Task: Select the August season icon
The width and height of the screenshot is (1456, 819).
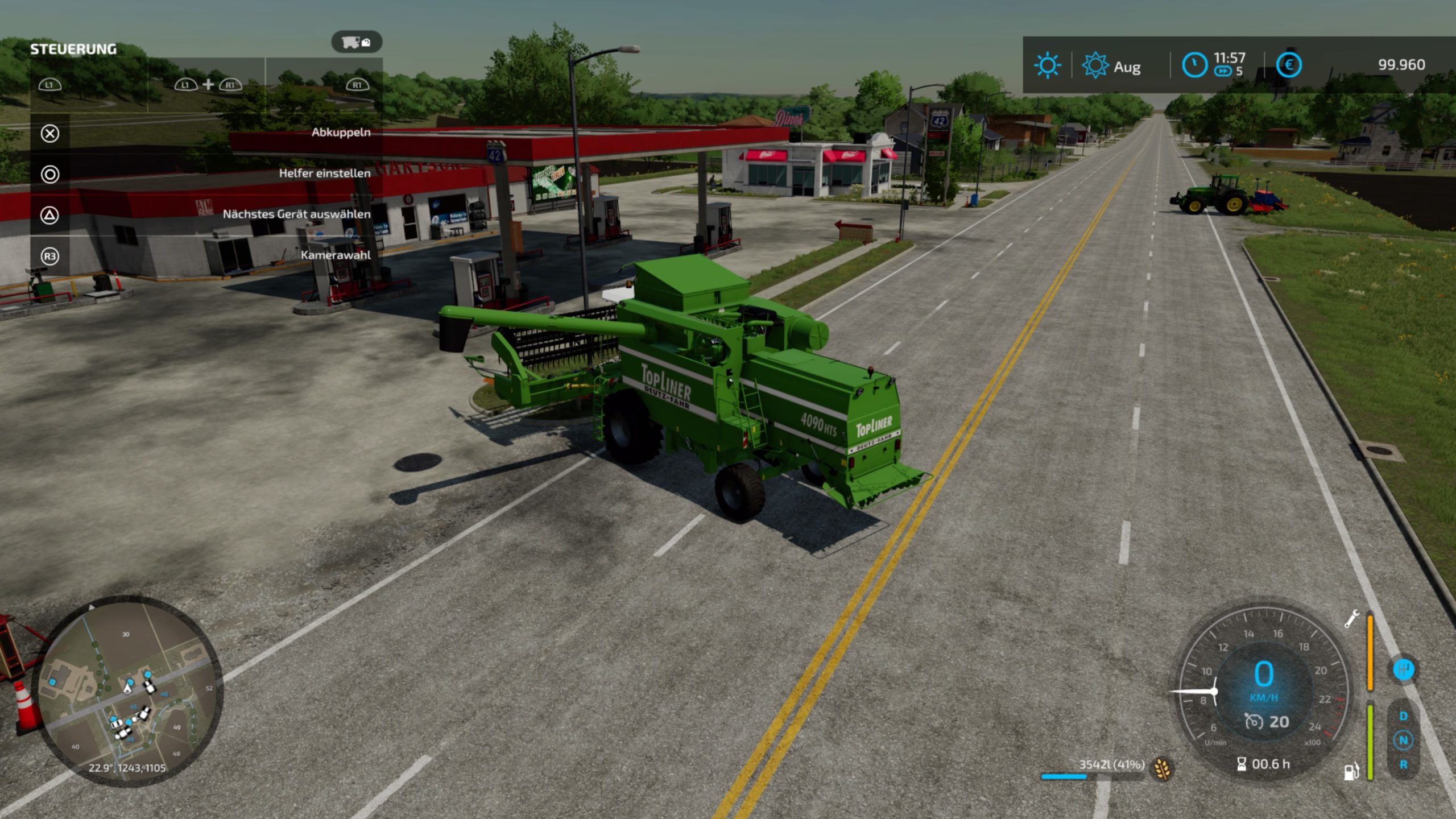Action: click(x=1095, y=65)
